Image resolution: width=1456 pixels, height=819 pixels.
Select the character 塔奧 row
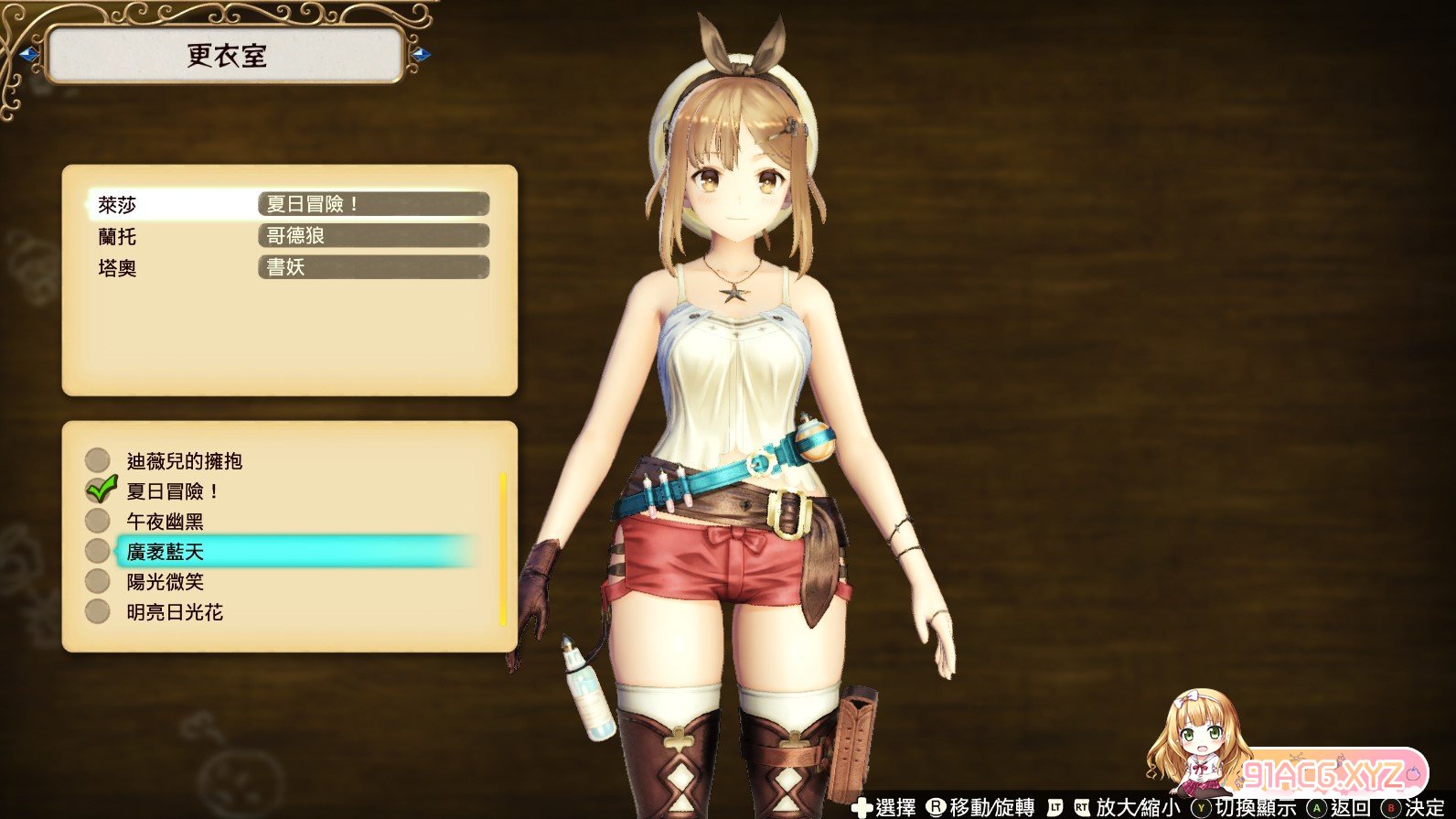pyautogui.click(x=291, y=267)
